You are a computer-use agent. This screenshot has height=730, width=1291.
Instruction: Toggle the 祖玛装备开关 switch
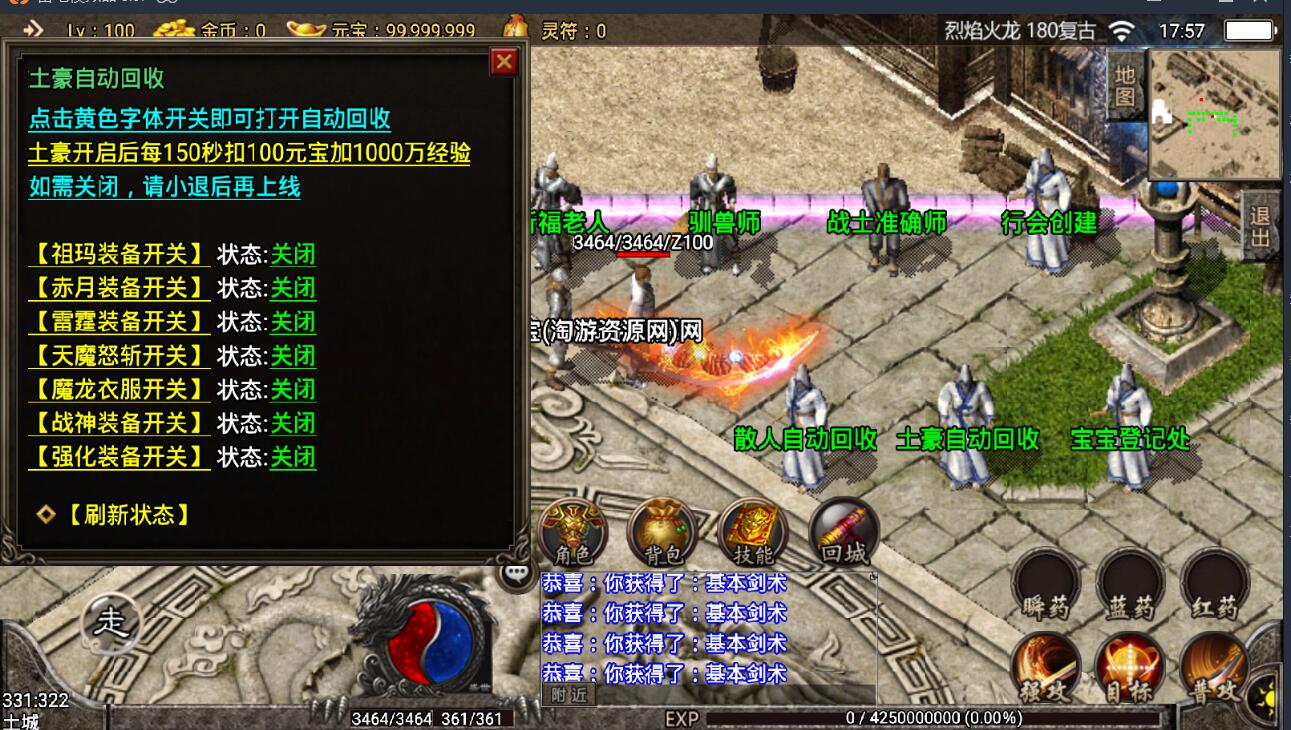pos(119,254)
